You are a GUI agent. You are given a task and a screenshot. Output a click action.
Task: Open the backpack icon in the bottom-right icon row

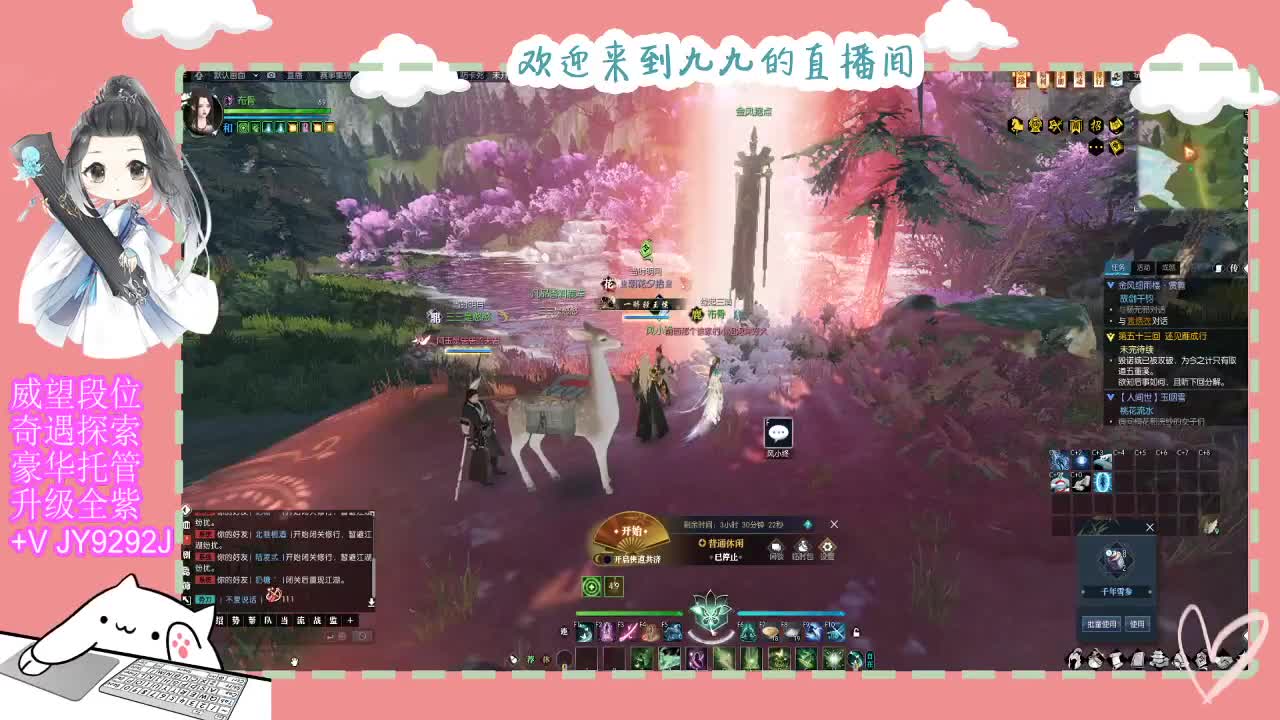pyautogui.click(x=1095, y=658)
